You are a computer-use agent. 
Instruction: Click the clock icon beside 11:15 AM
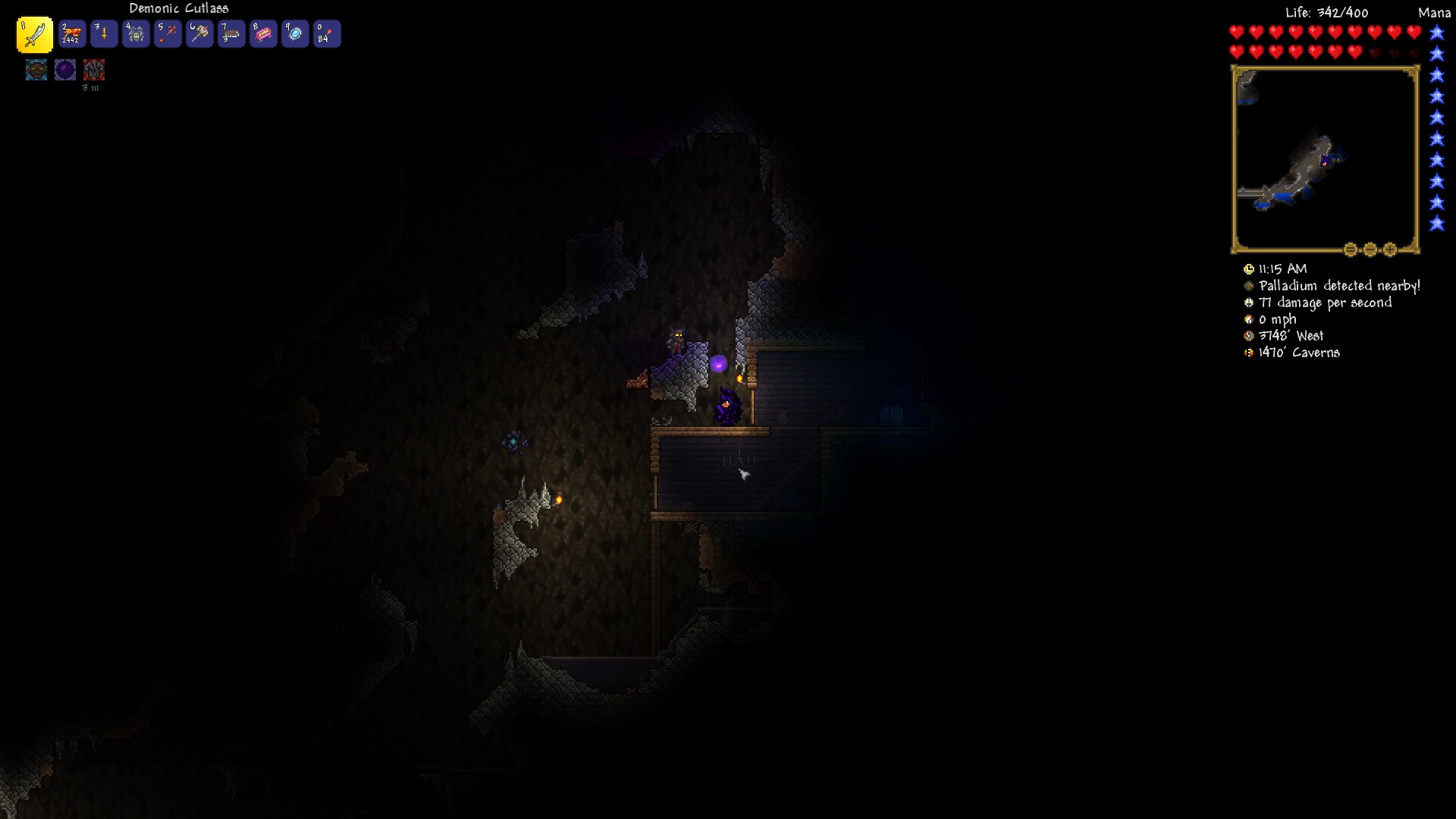click(1248, 268)
